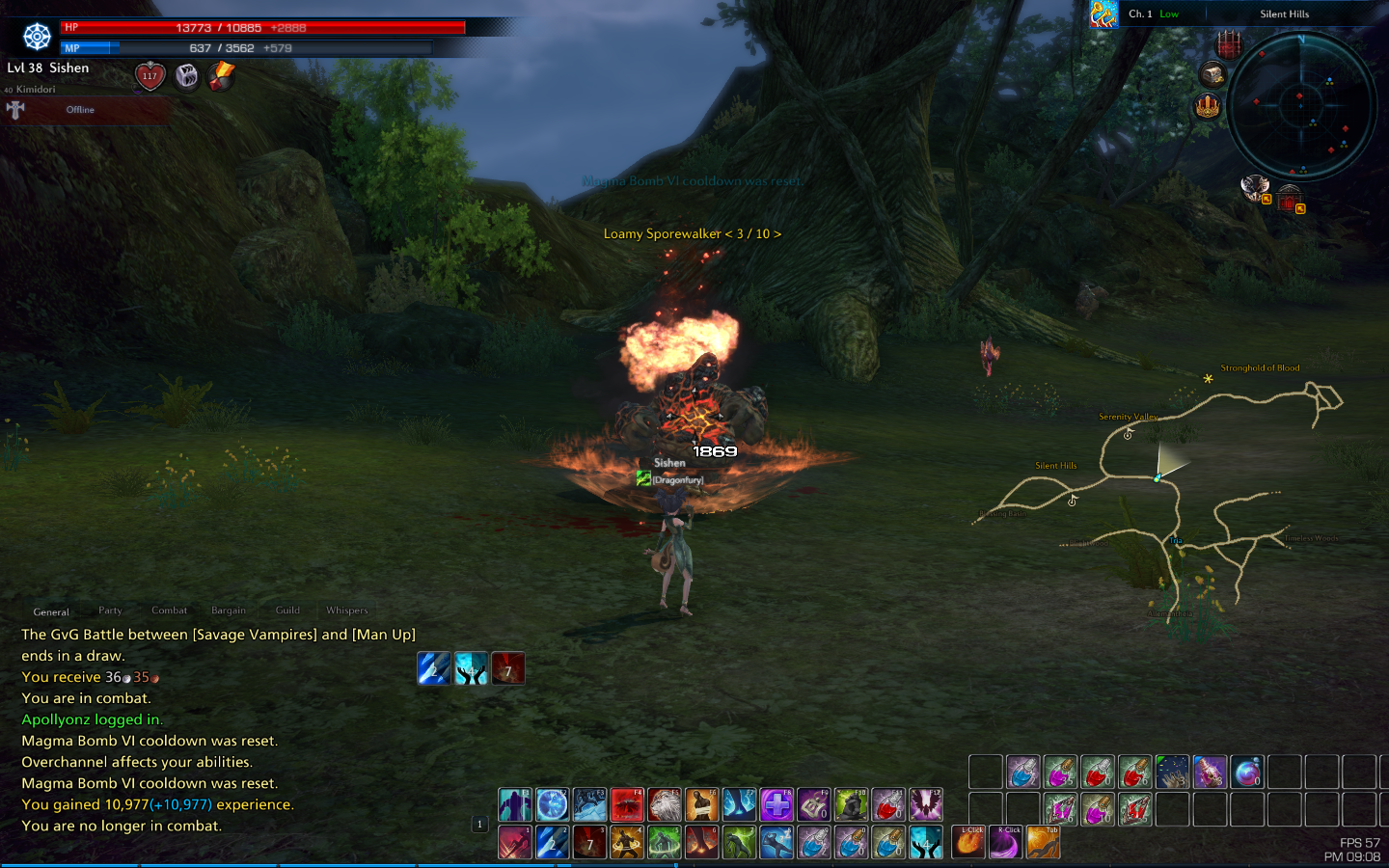Select the L-Click fireball attack skill
Viewport: 1389px width, 868px height.
tap(967, 842)
